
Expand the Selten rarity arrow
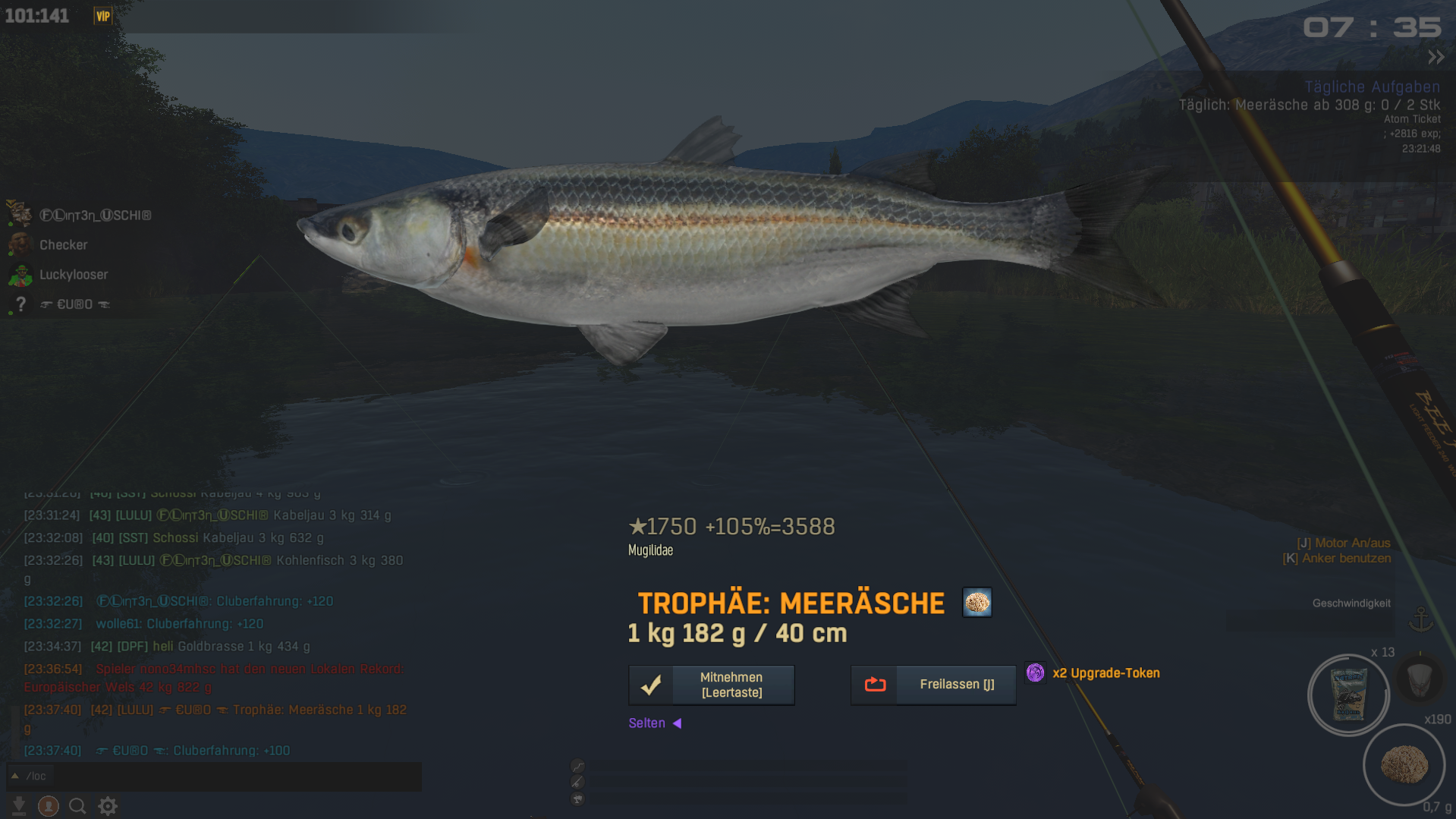coord(678,723)
